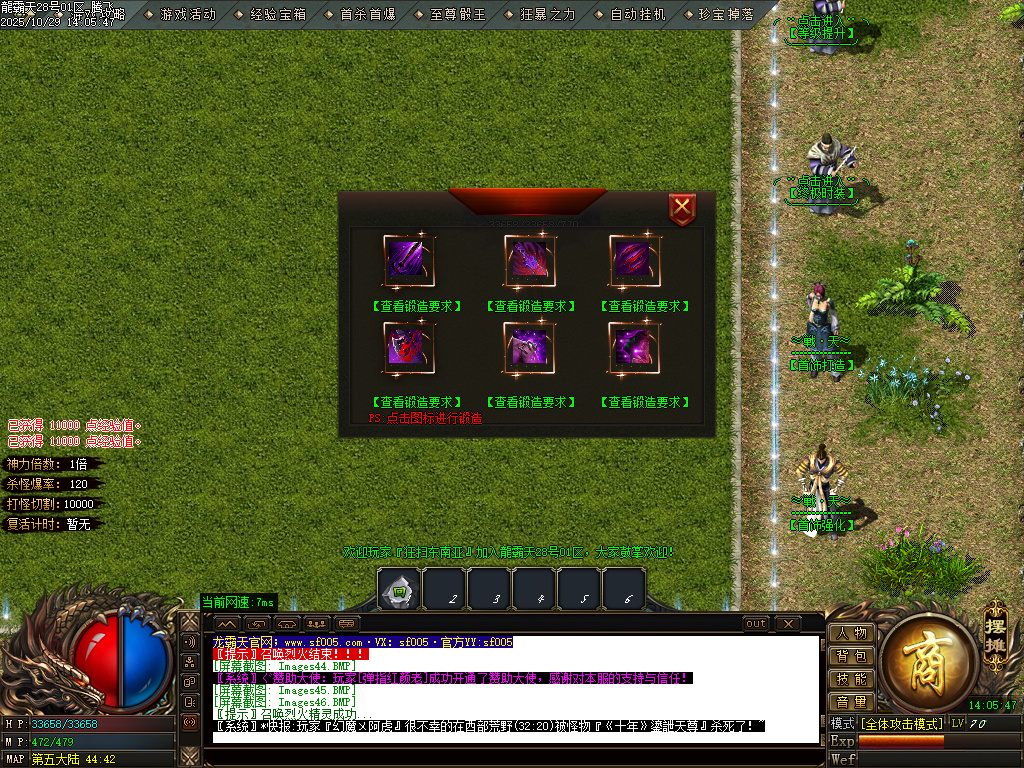Open the 背包 bag panel

click(851, 656)
